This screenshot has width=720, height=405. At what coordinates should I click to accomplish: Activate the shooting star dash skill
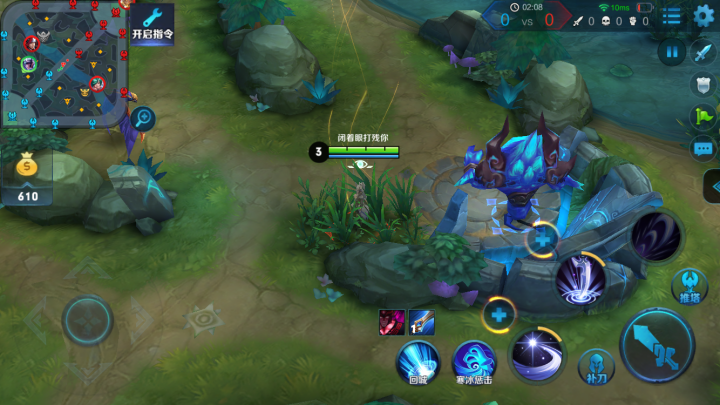pyautogui.click(x=536, y=354)
